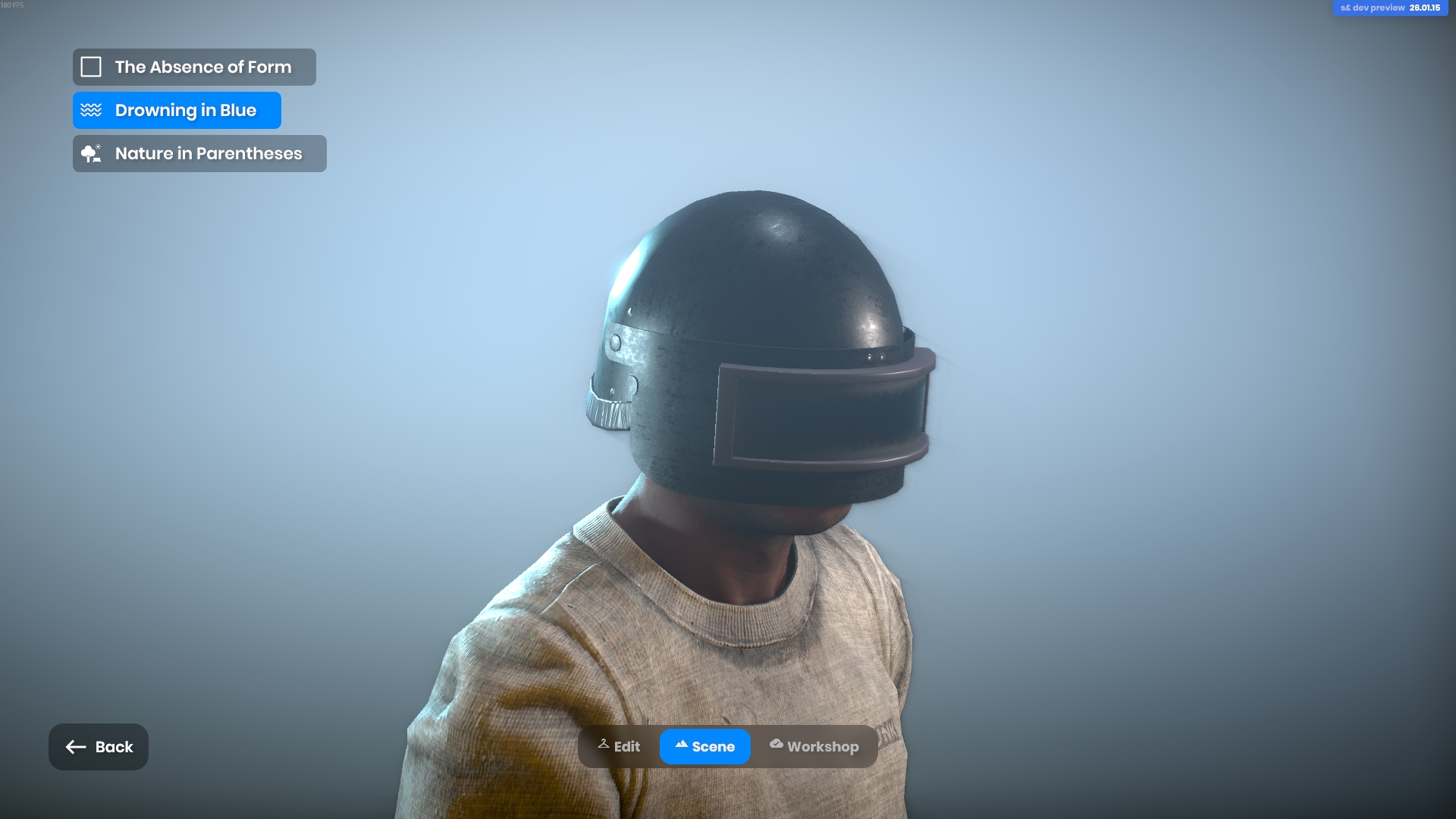Switch to the Edit tab
The image size is (1456, 819).
[x=620, y=747]
